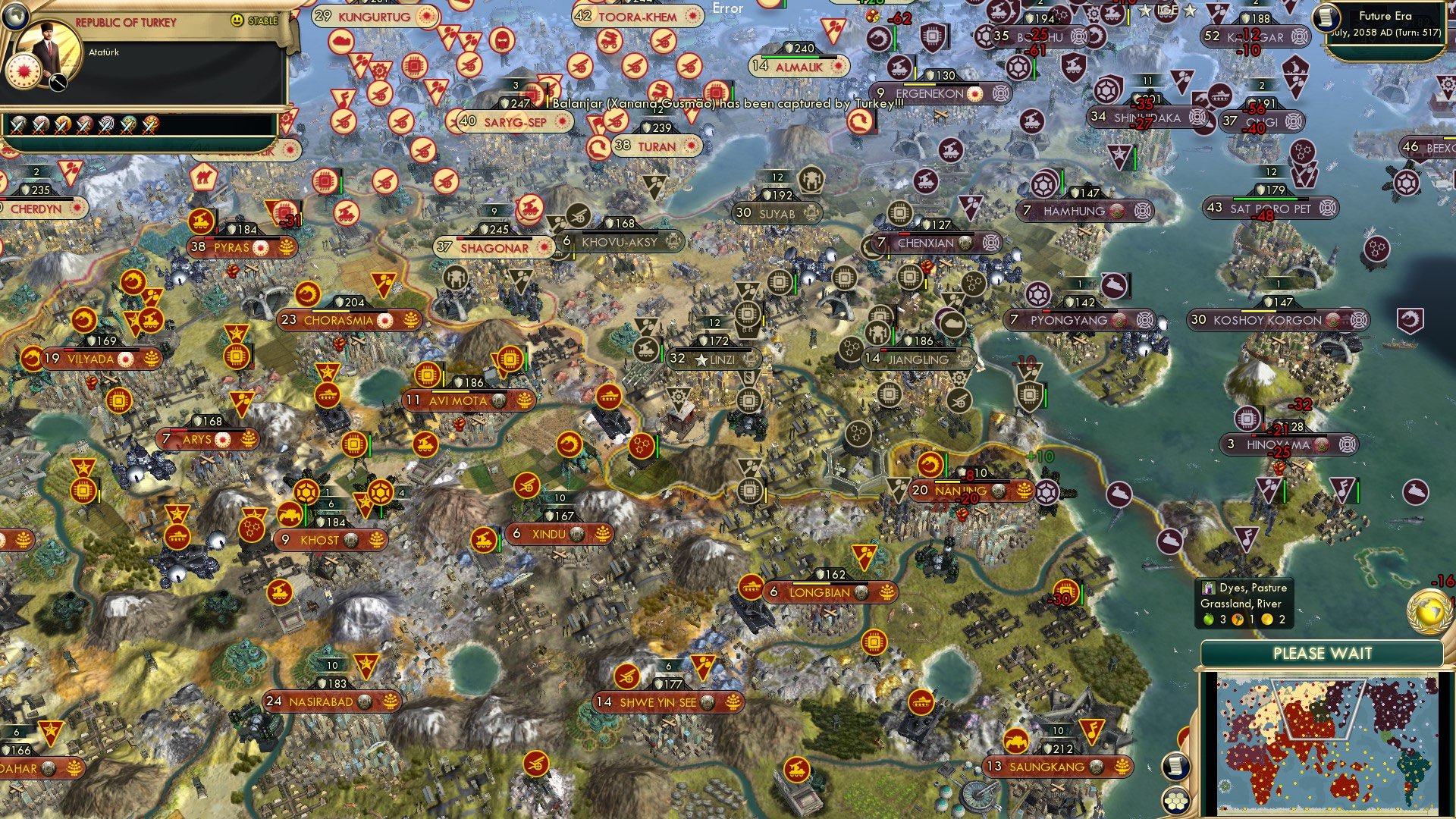Click the globe icon above Atatürk's portrait

(16, 15)
